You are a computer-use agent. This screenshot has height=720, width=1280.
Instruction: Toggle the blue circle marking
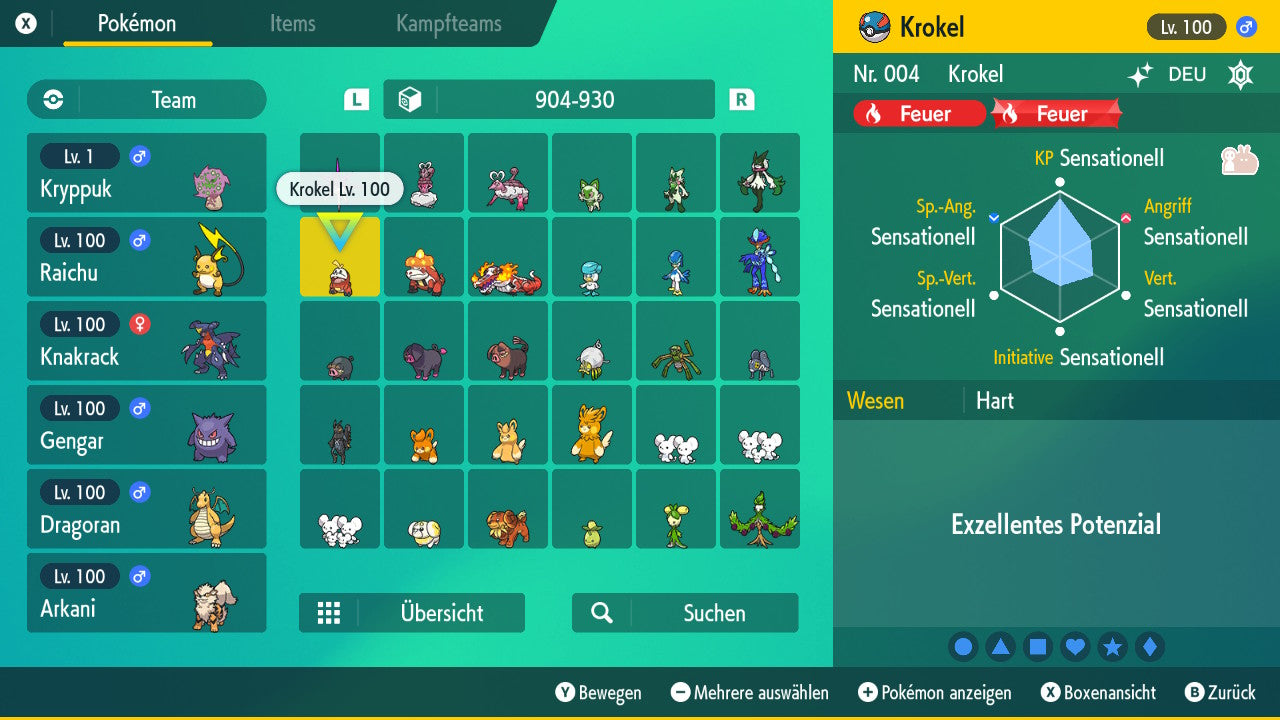click(x=963, y=647)
